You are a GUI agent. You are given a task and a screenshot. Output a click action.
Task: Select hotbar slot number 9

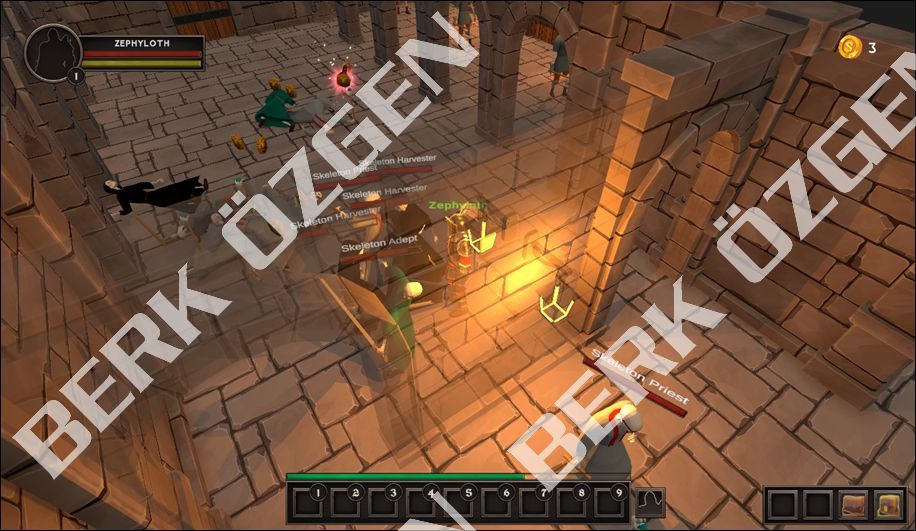click(x=611, y=503)
